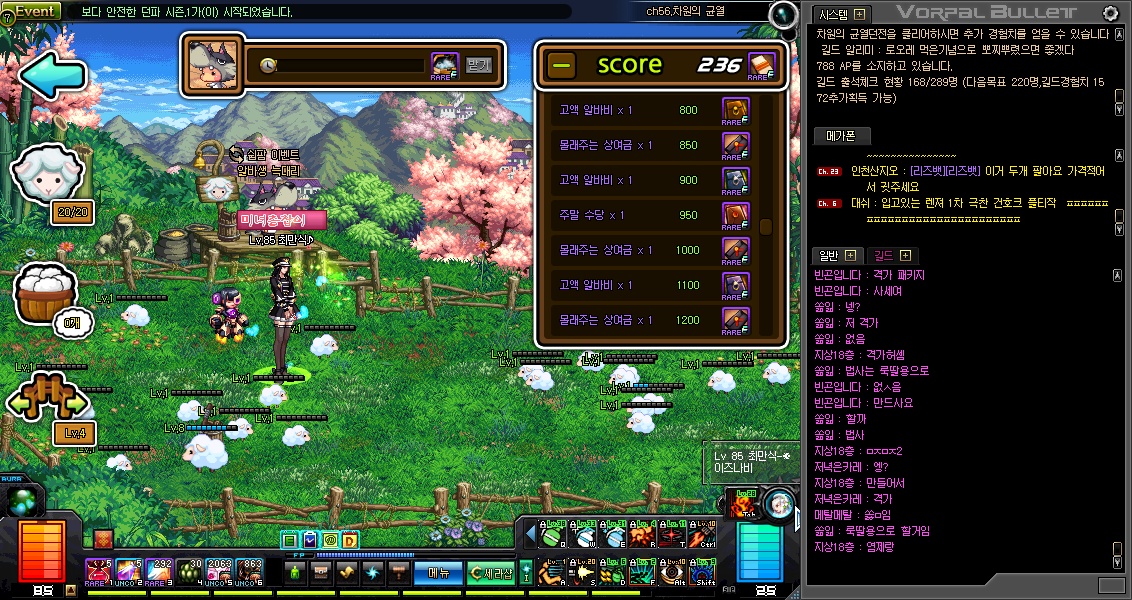Screen dimensions: 1132x600
Task: Open the 세라샵 cash shop
Action: click(491, 573)
